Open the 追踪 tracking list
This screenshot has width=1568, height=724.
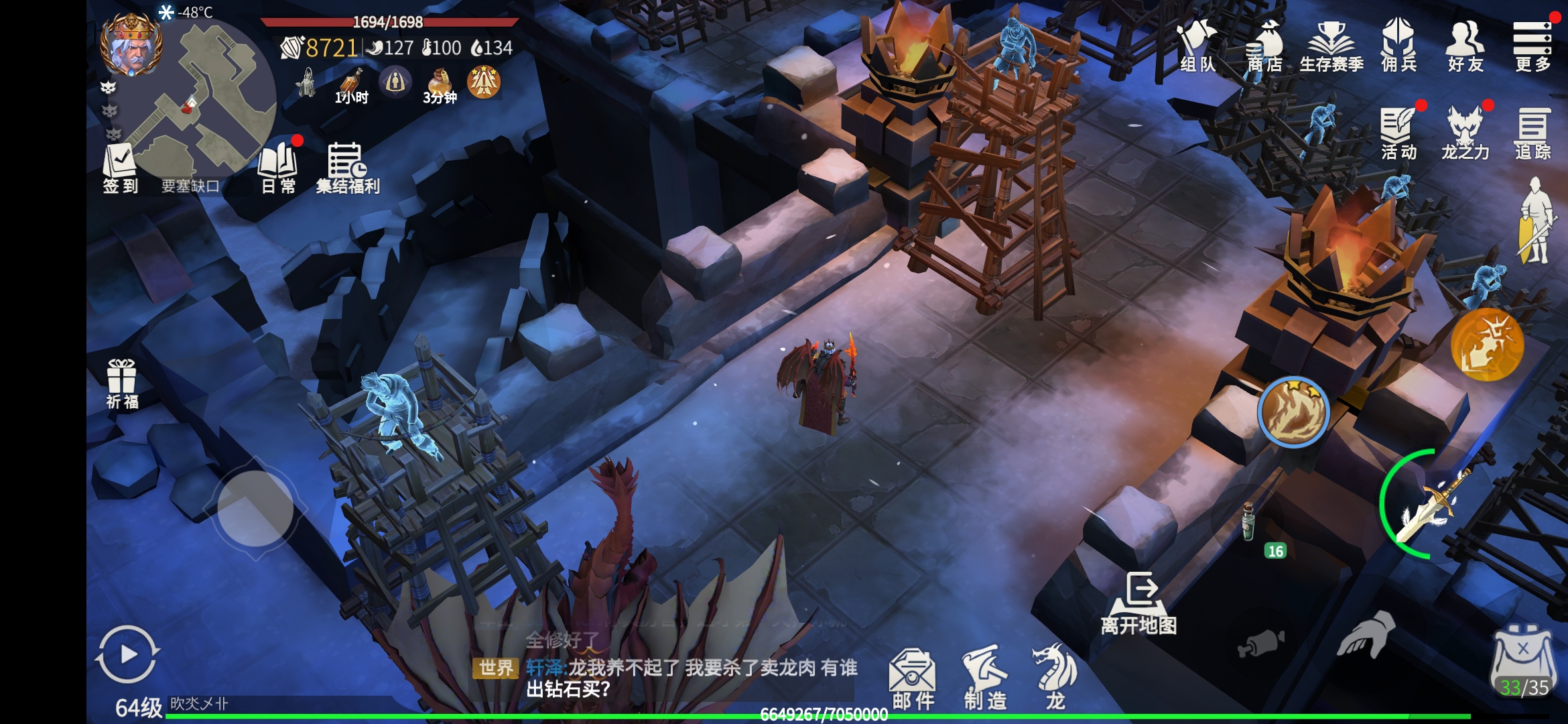1532,133
